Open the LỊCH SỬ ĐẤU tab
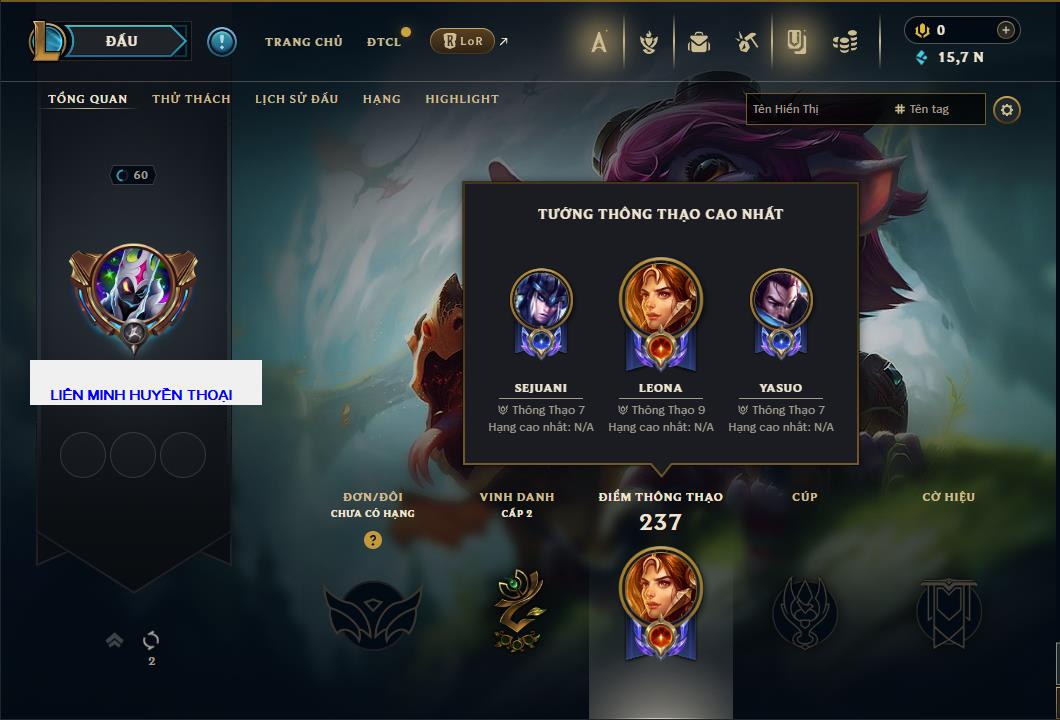The width and height of the screenshot is (1060, 720). 296,99
